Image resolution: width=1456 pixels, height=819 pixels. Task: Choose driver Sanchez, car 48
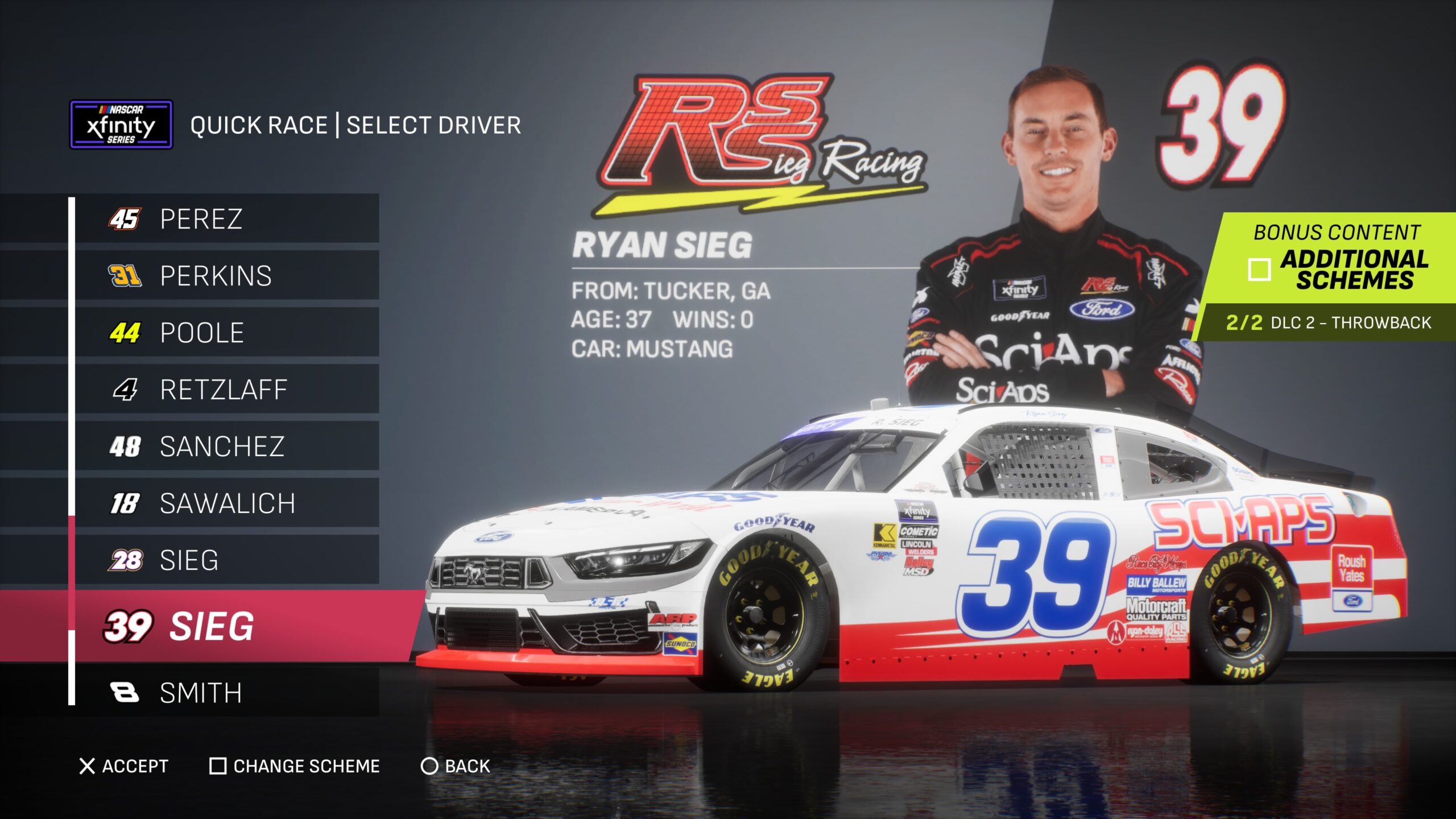coord(226,446)
